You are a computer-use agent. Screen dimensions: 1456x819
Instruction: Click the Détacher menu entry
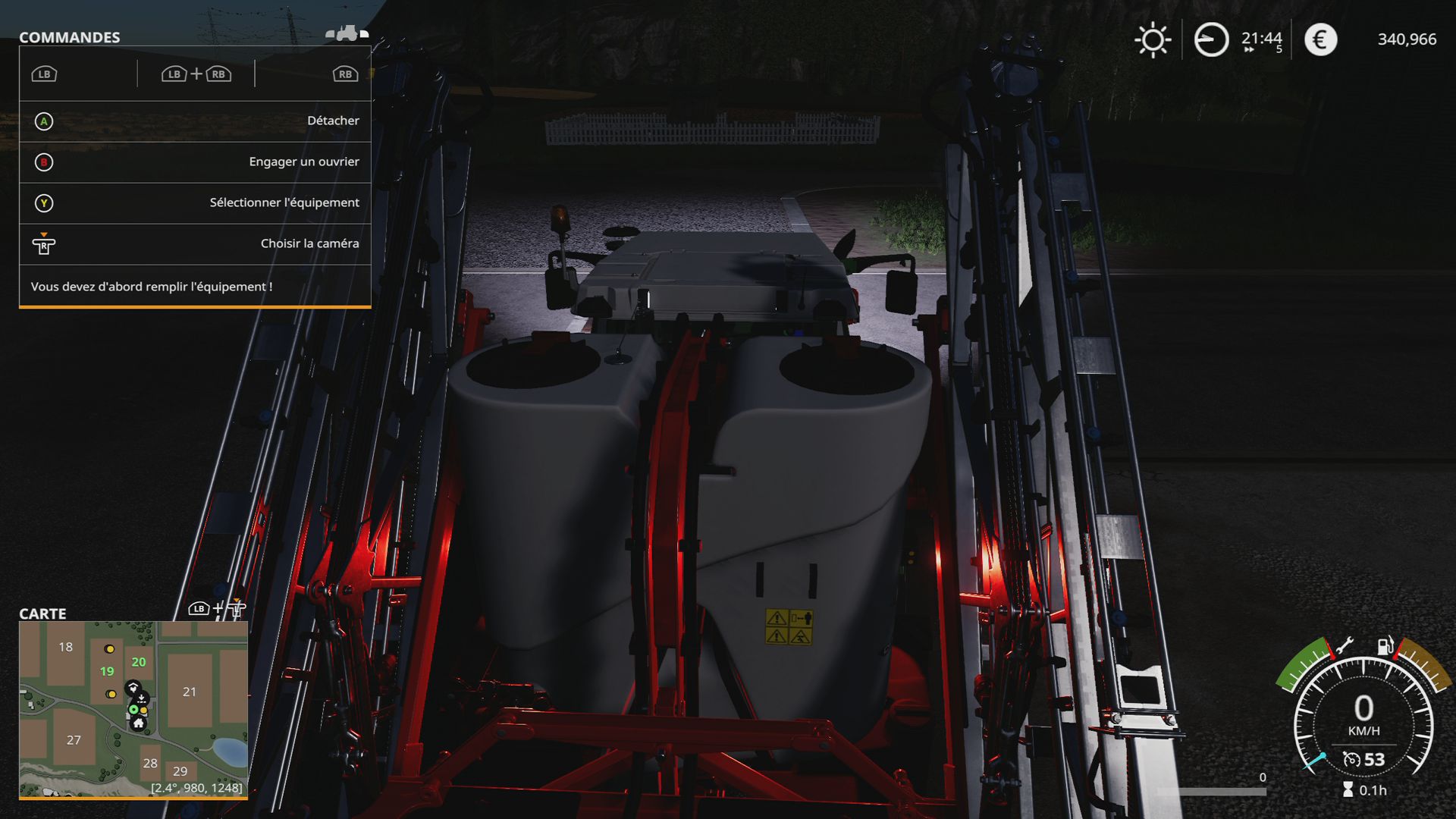click(x=334, y=120)
